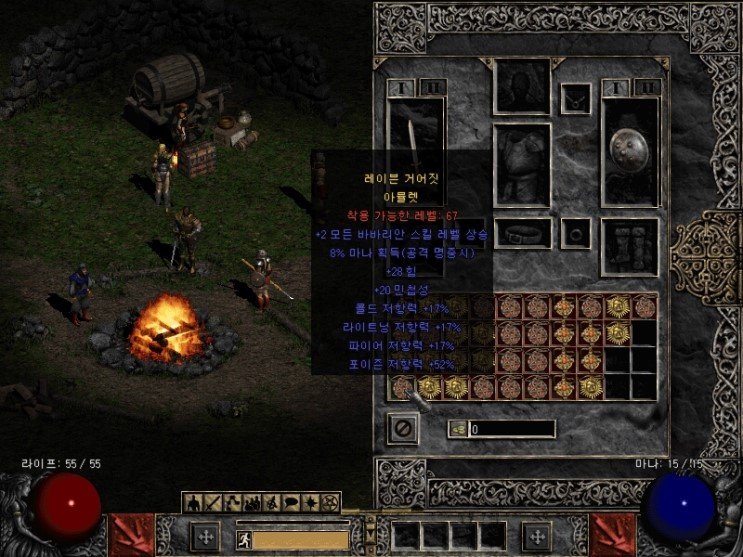Click the body armor equipment slot
Viewport: 743px width, 557px height.
tap(522, 164)
